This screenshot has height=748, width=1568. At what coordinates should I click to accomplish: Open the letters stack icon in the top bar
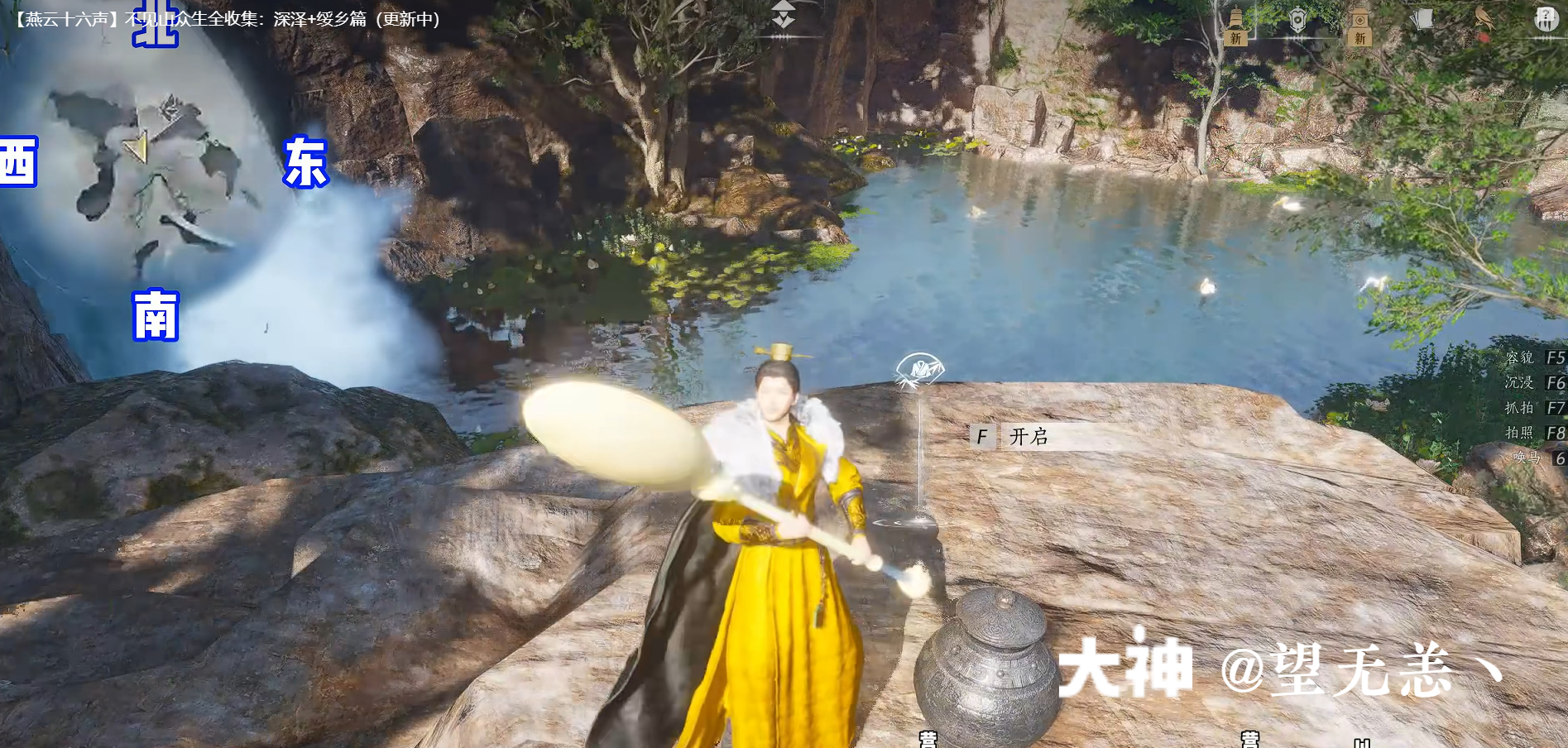point(1422,19)
